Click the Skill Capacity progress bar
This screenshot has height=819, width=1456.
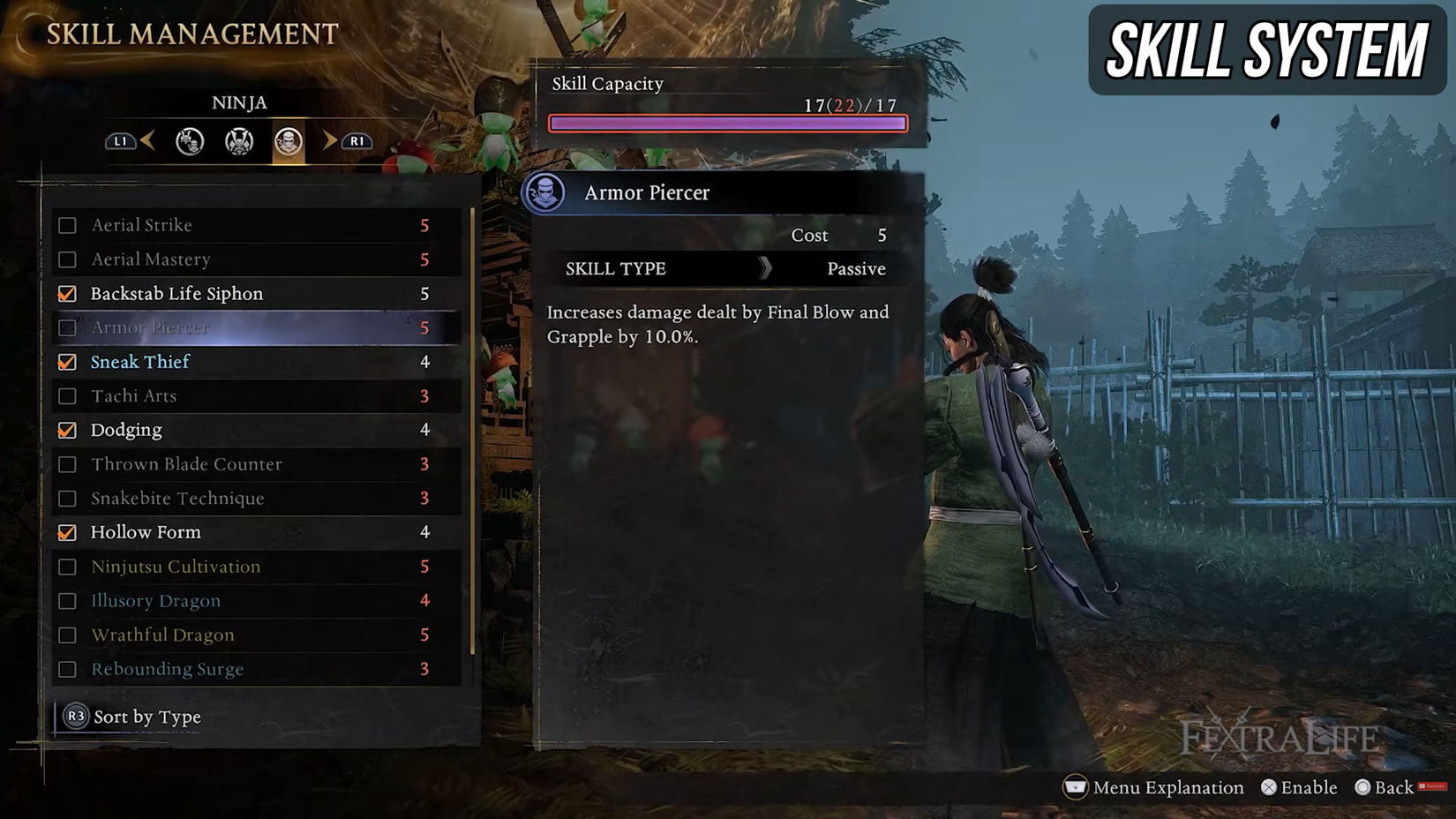(x=727, y=123)
